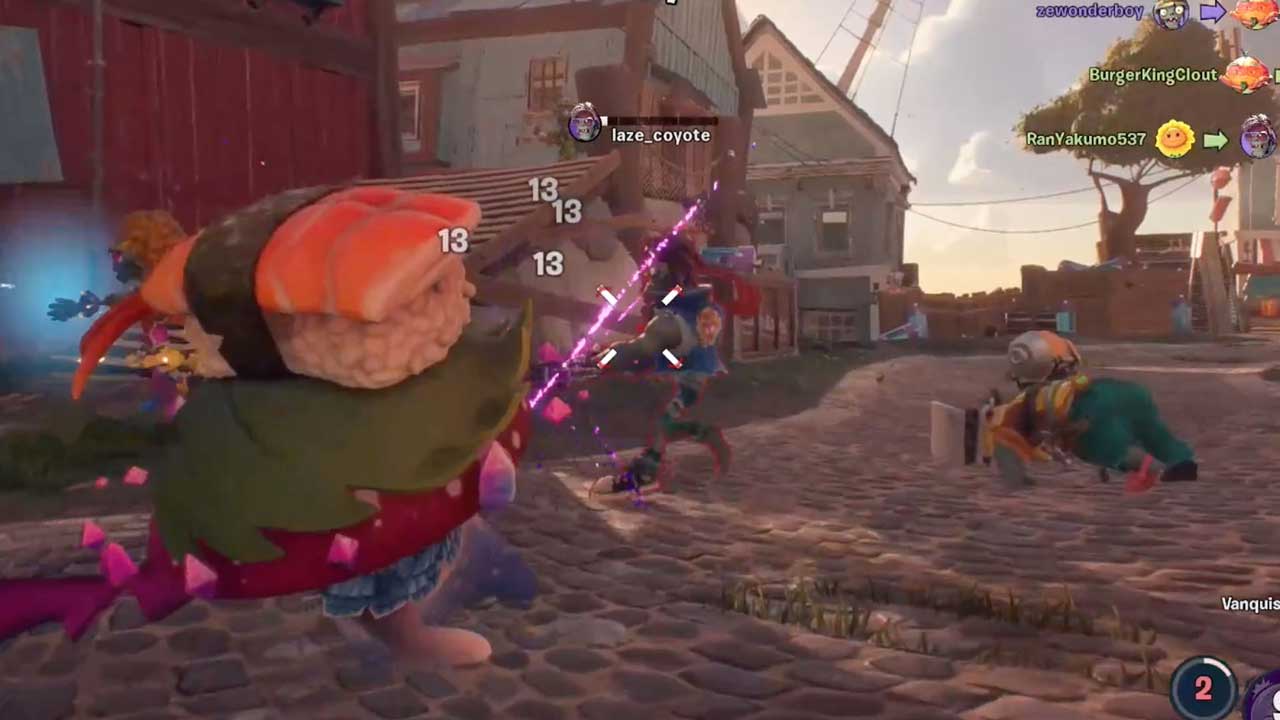Screen dimensions: 1280x720
Task: Click the green arrow in RanYakumo537's kill entry
Action: [x=1217, y=139]
